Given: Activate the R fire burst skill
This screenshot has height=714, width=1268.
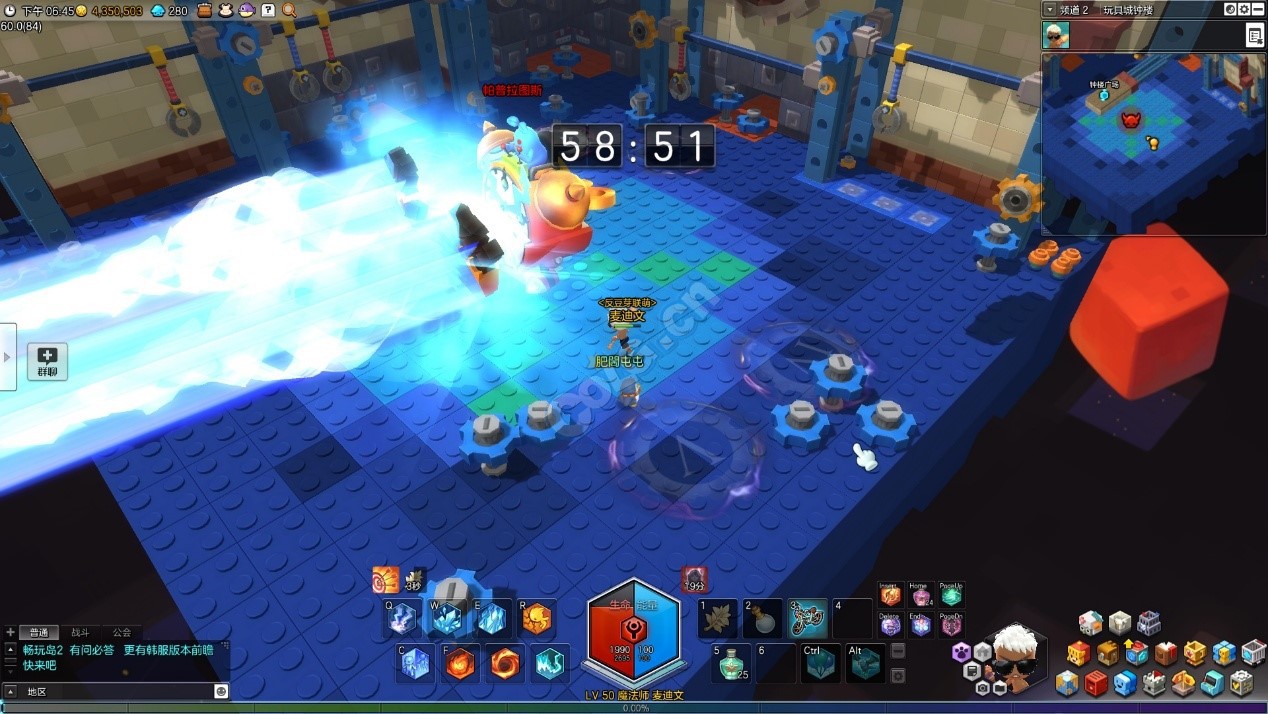Looking at the screenshot, I should click(x=536, y=619).
